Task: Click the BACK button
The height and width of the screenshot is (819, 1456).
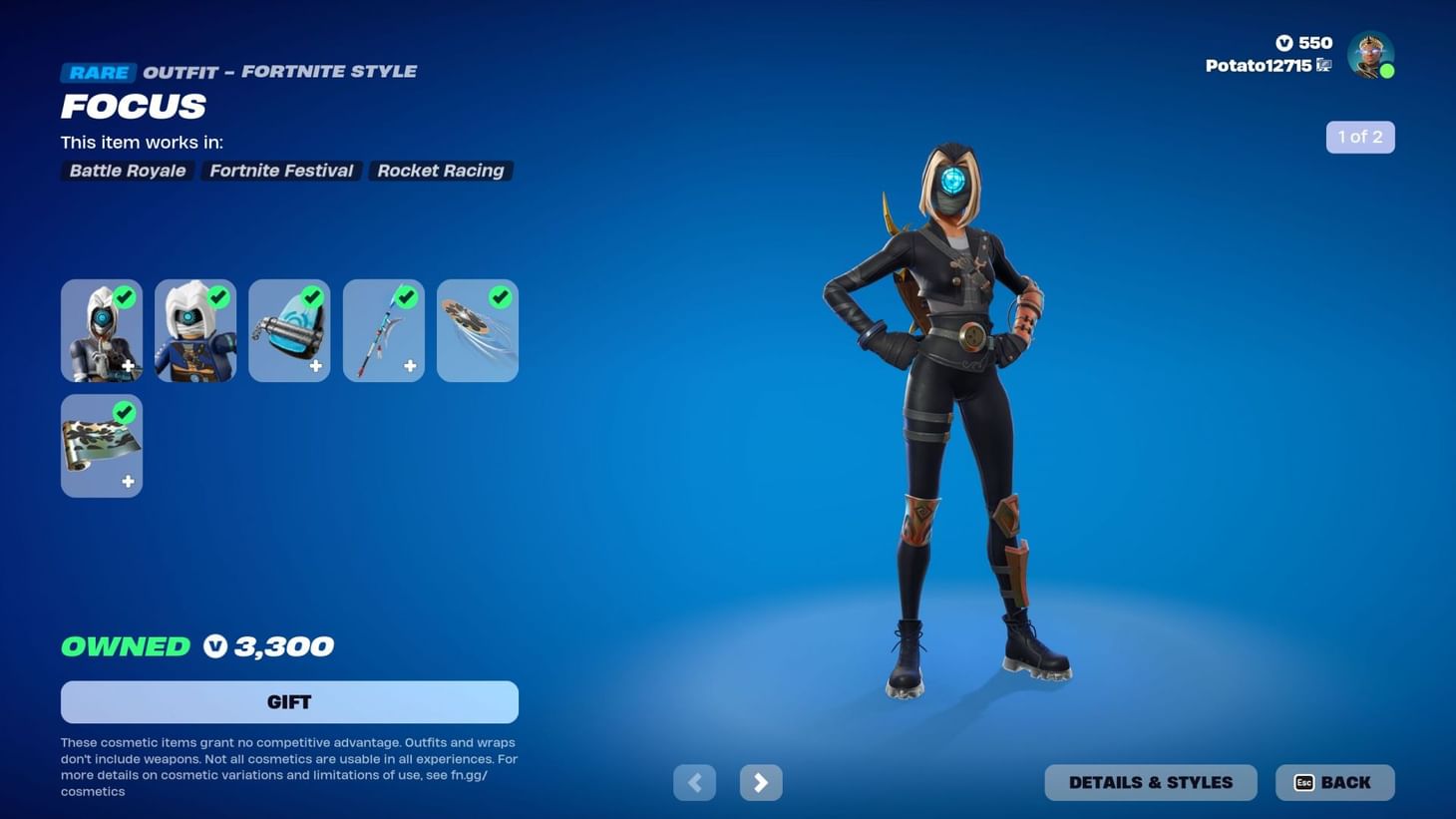Action: tap(1334, 782)
